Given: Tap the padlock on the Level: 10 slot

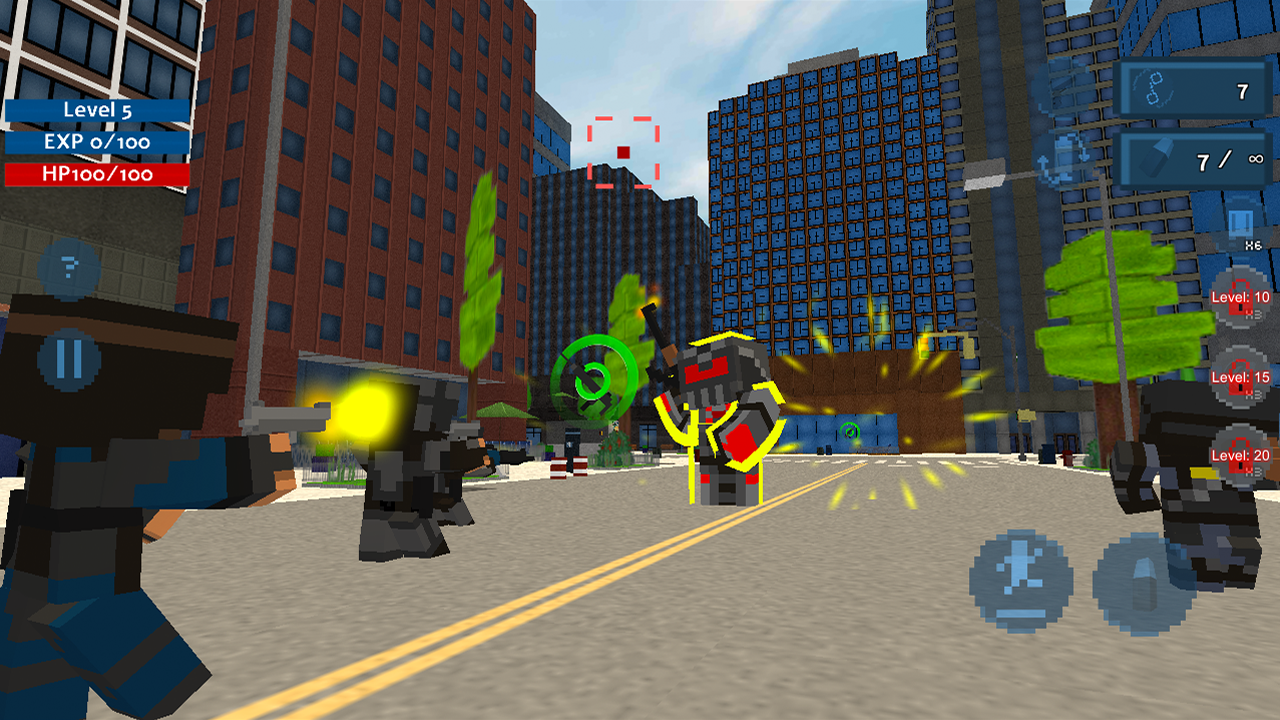Looking at the screenshot, I should click(x=1242, y=298).
